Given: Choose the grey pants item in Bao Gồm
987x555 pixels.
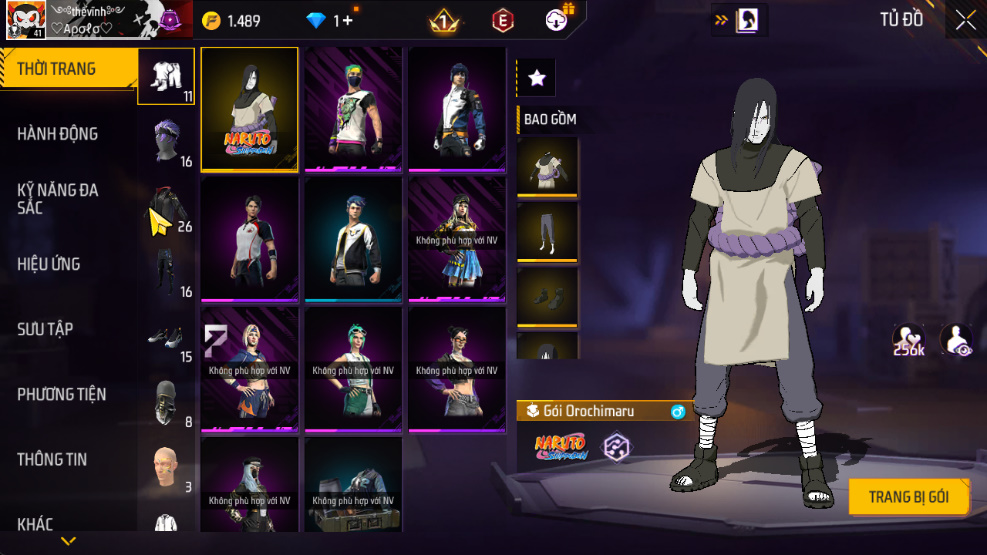Looking at the screenshot, I should click(x=547, y=231).
